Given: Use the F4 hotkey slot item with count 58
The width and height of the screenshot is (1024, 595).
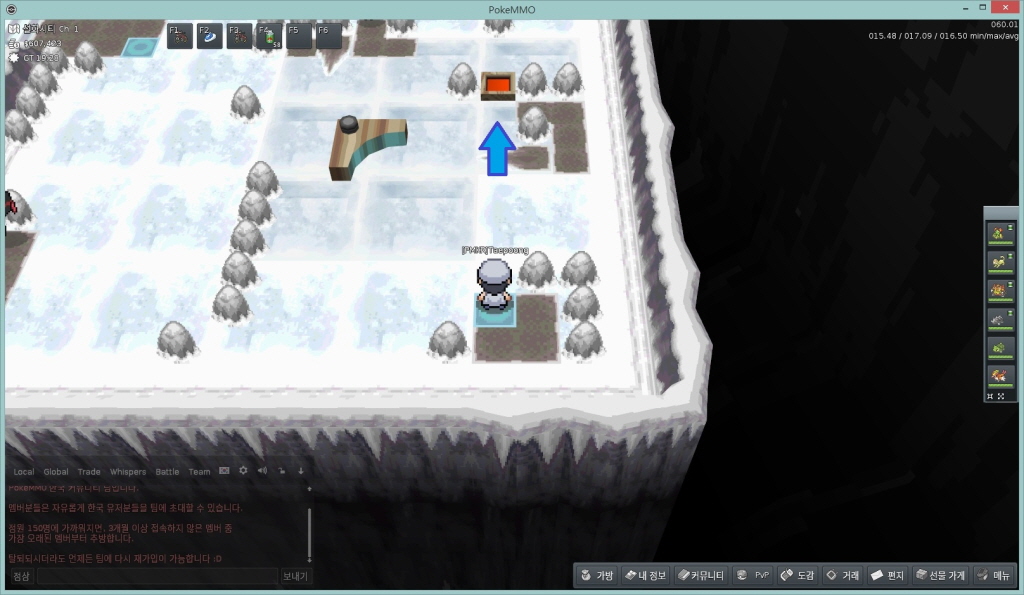Looking at the screenshot, I should pyautogui.click(x=269, y=36).
